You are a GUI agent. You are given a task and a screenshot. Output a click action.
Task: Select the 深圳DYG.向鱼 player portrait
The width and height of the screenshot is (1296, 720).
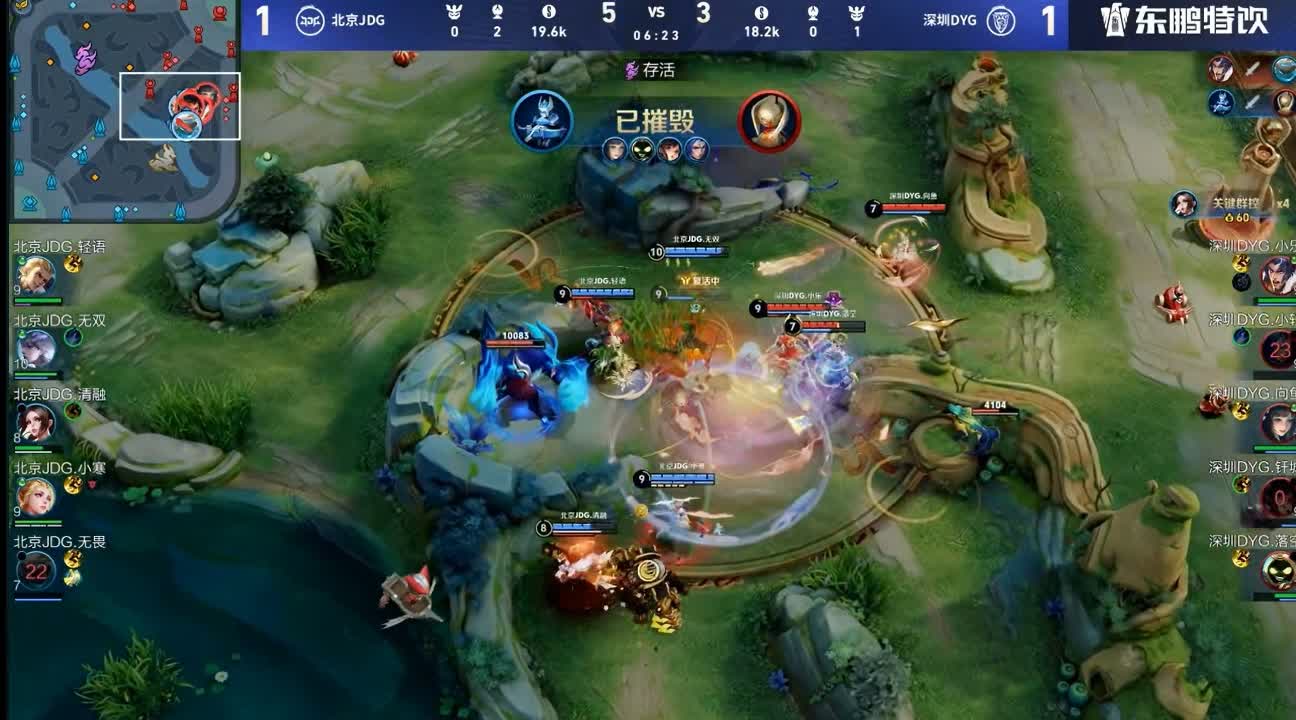(x=1279, y=423)
